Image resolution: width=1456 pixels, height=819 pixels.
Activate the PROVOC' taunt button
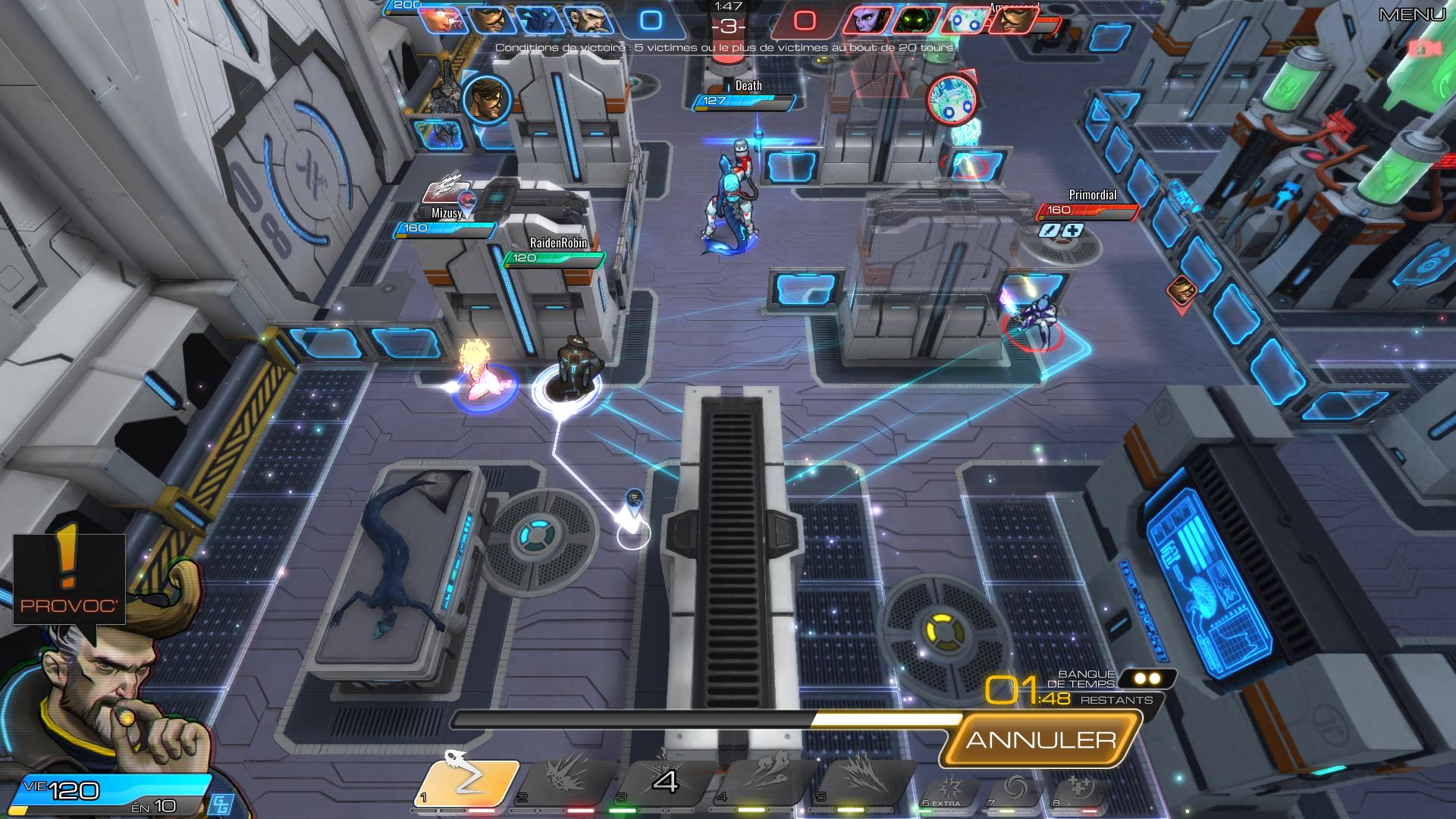(x=68, y=579)
